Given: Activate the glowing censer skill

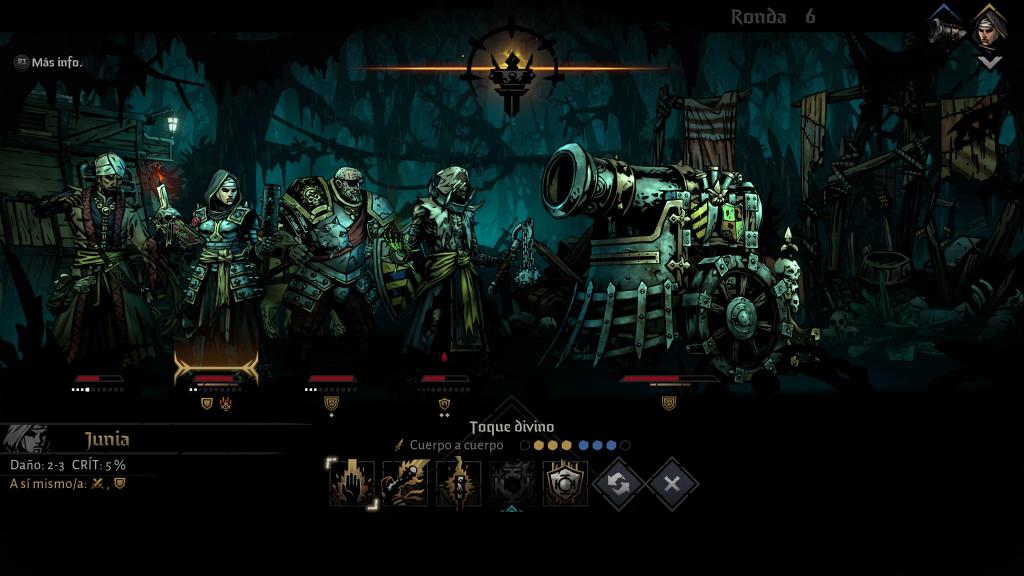Looking at the screenshot, I should [458, 483].
